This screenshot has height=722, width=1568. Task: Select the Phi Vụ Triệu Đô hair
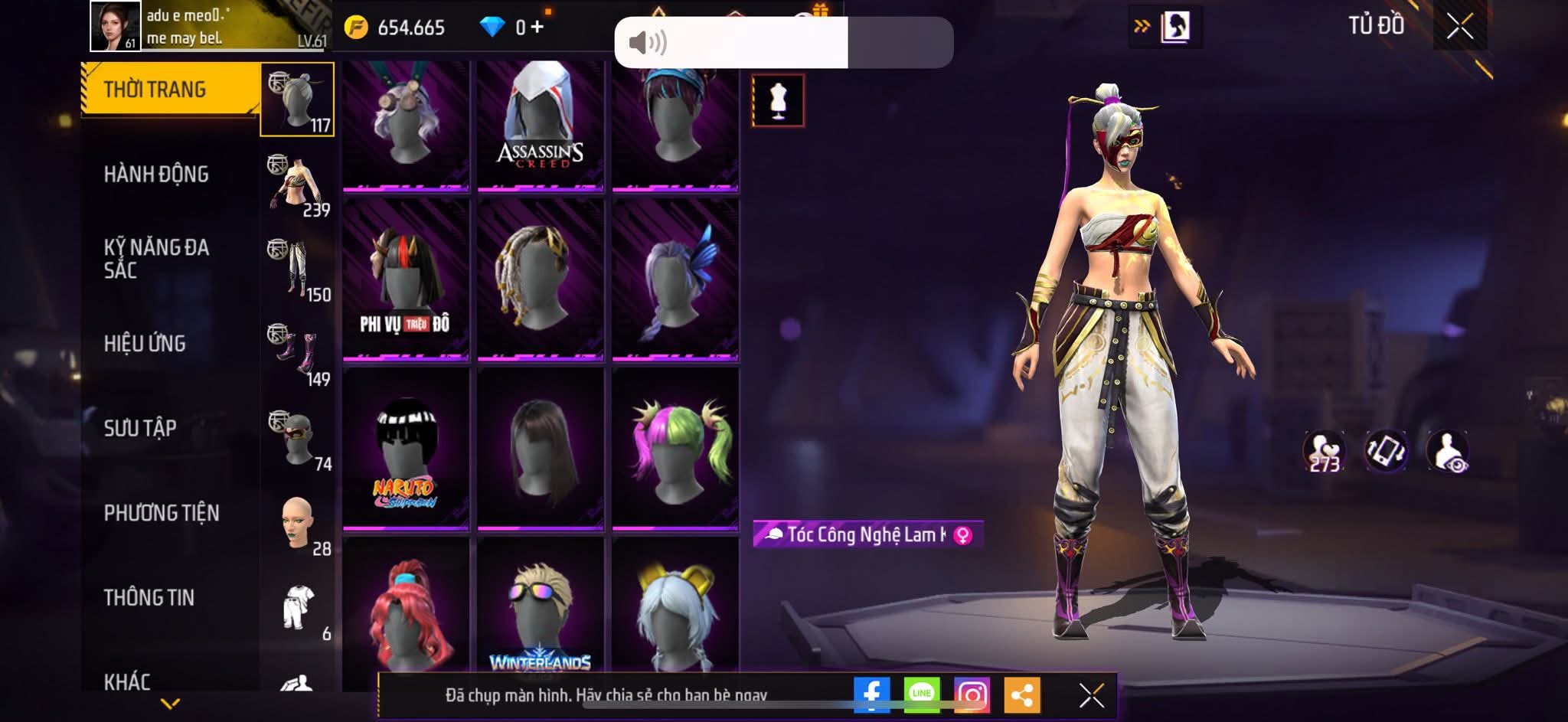[406, 279]
